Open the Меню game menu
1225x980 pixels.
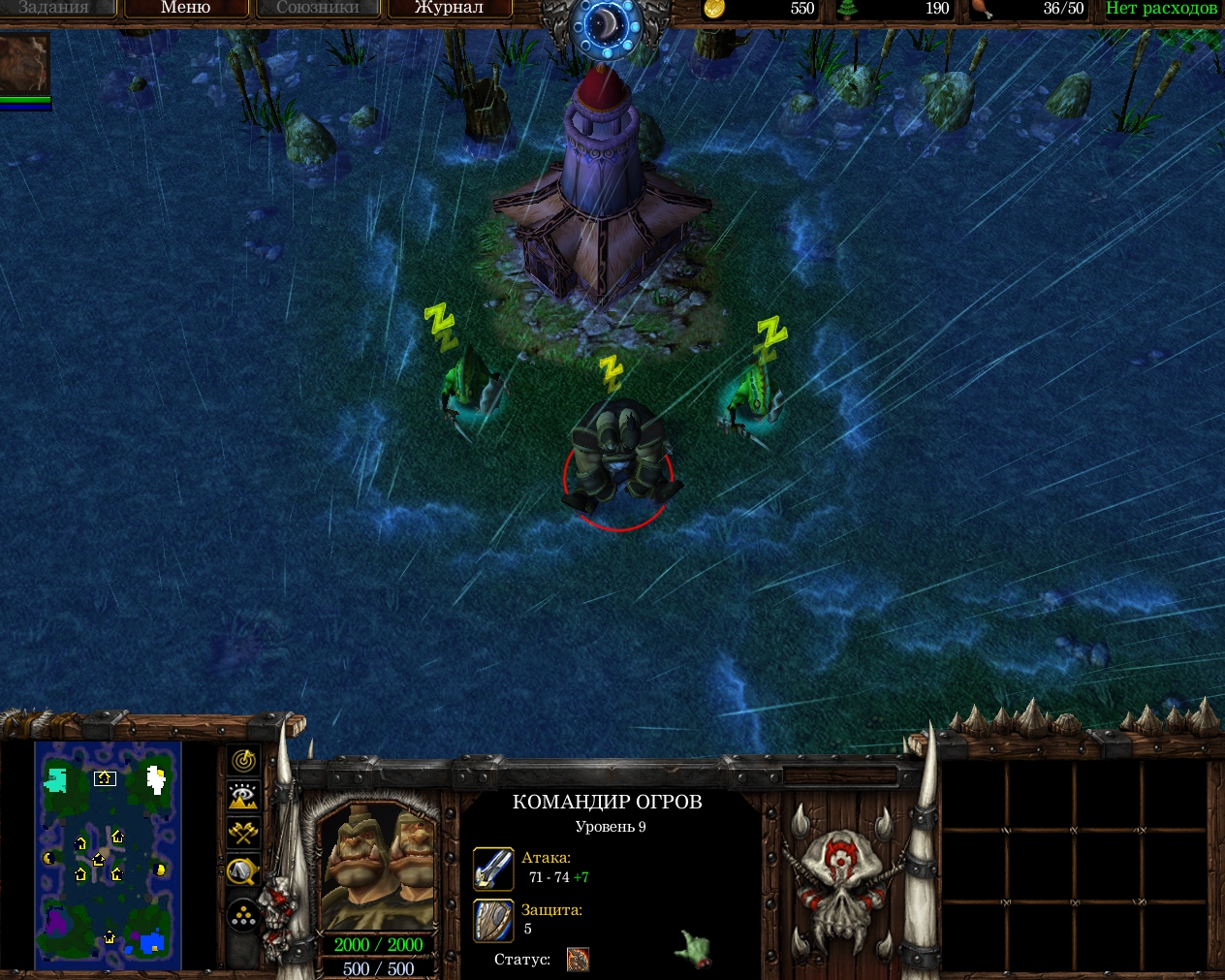(185, 8)
